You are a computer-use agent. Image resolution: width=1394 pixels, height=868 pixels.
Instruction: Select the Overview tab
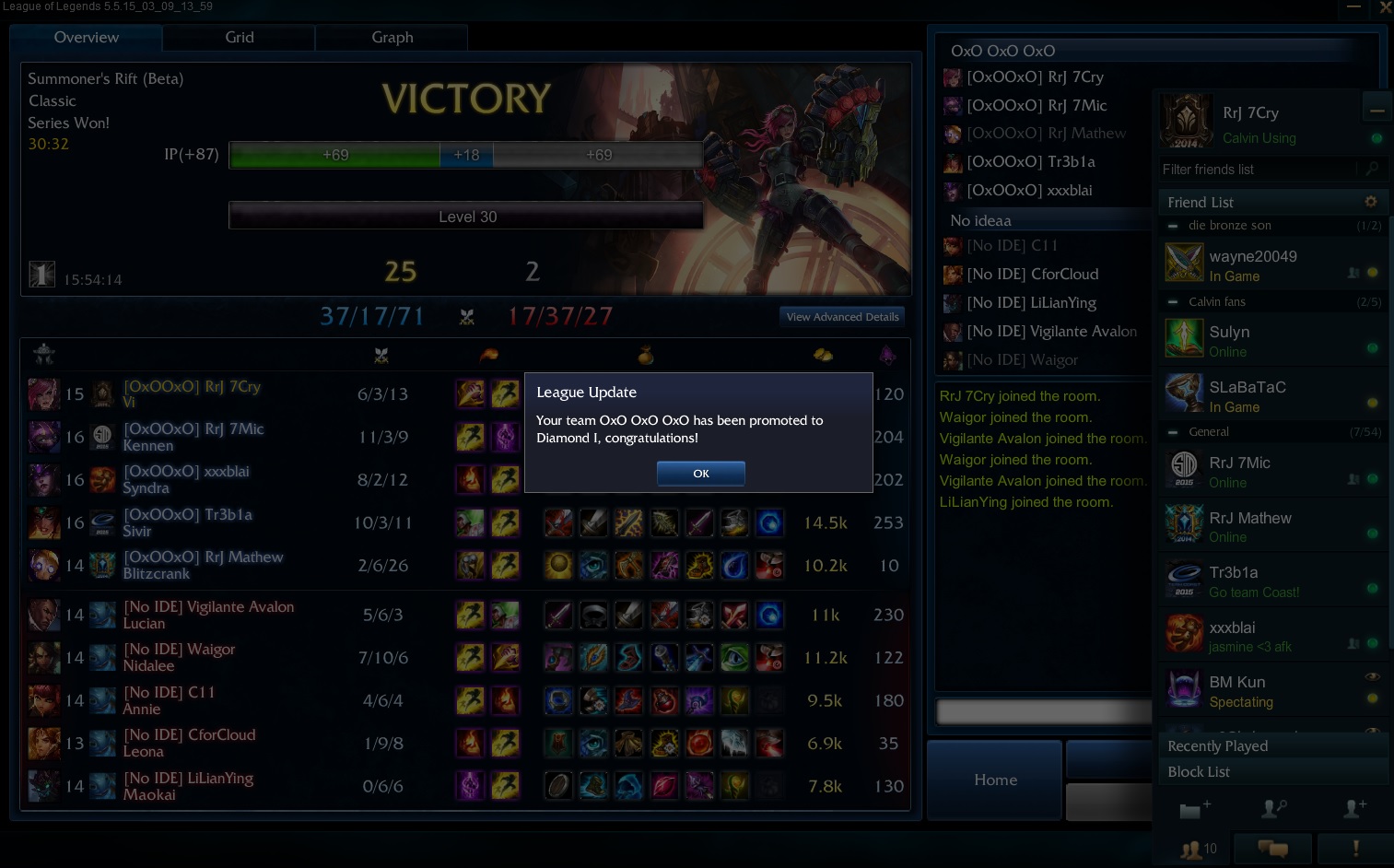(87, 38)
